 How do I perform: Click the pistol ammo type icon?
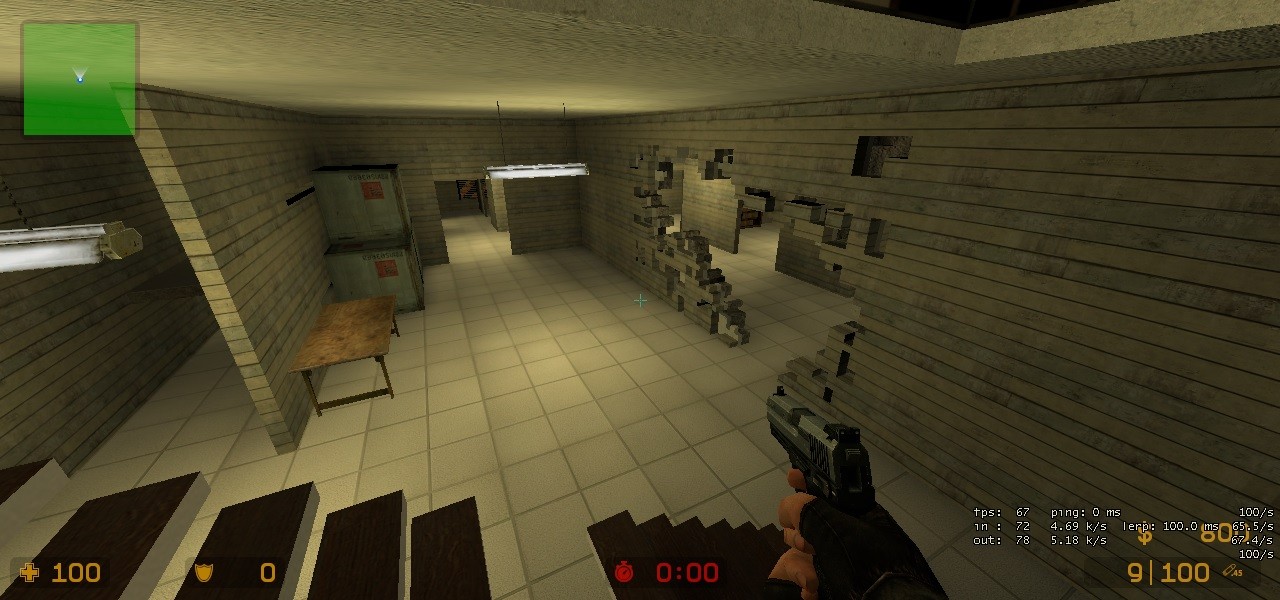pyautogui.click(x=1233, y=571)
